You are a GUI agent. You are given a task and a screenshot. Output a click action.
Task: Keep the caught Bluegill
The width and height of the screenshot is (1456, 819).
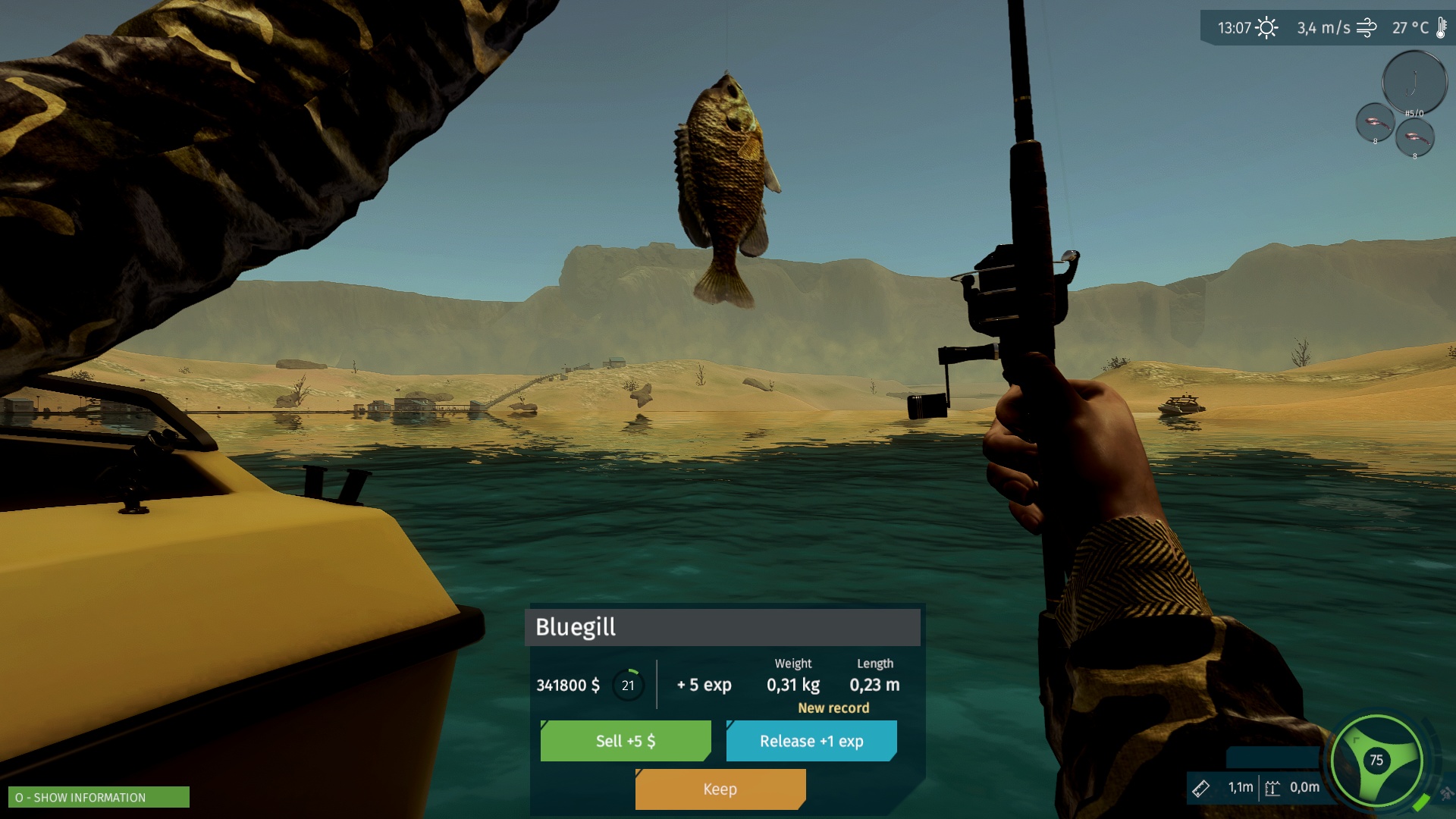(x=719, y=789)
